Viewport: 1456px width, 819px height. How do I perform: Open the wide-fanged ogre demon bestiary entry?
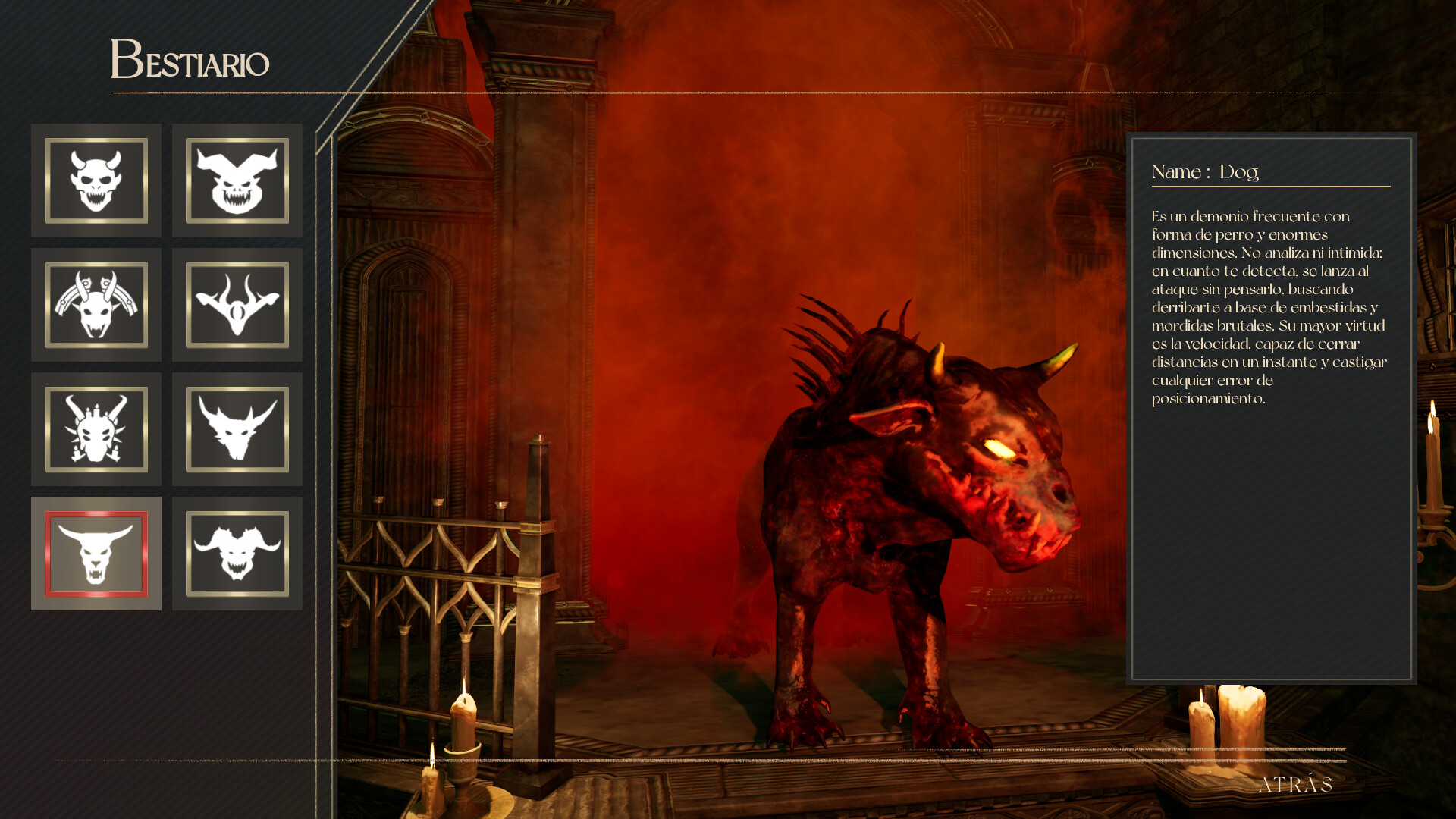pos(237,180)
